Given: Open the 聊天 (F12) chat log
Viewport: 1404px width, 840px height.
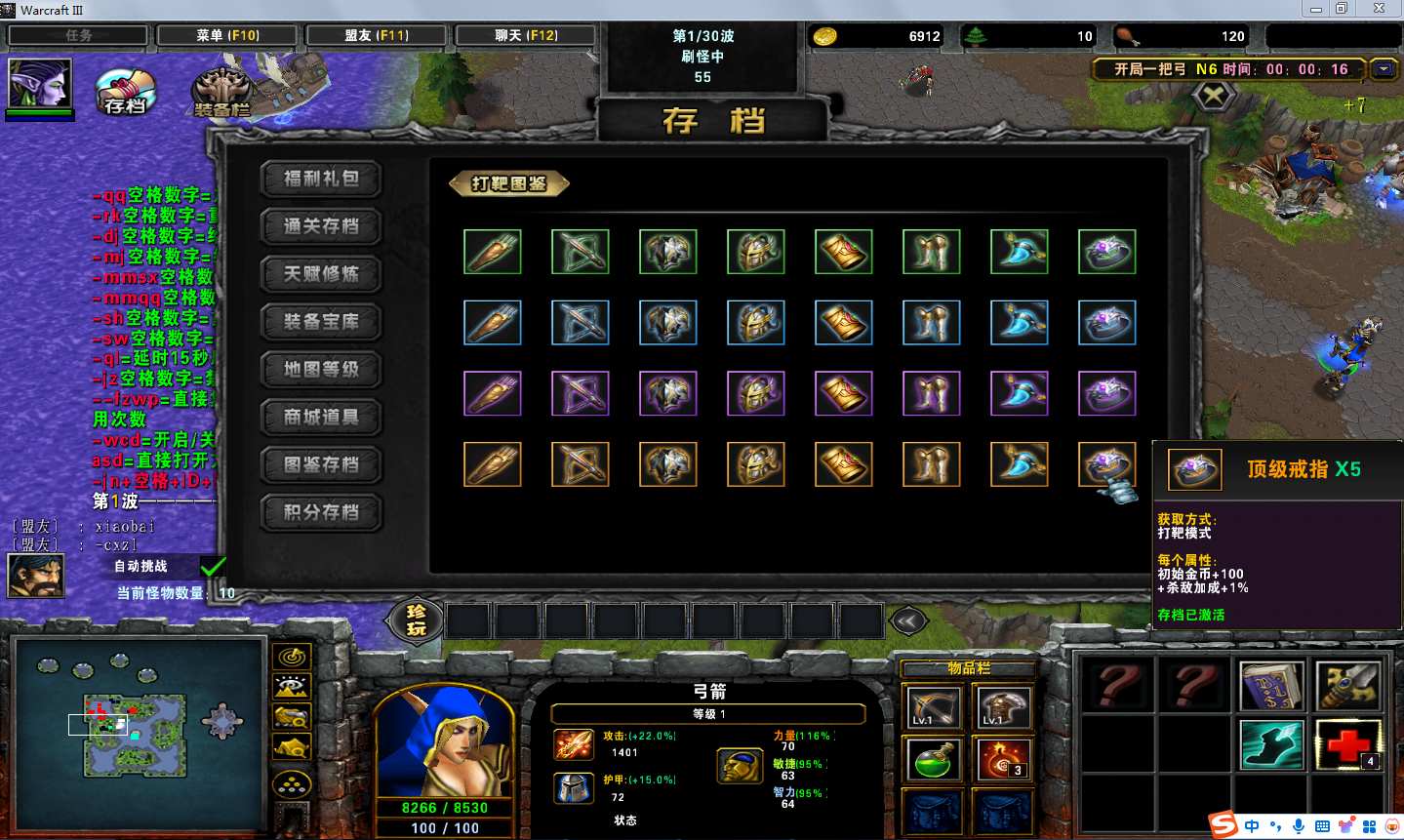Looking at the screenshot, I should coord(526,35).
